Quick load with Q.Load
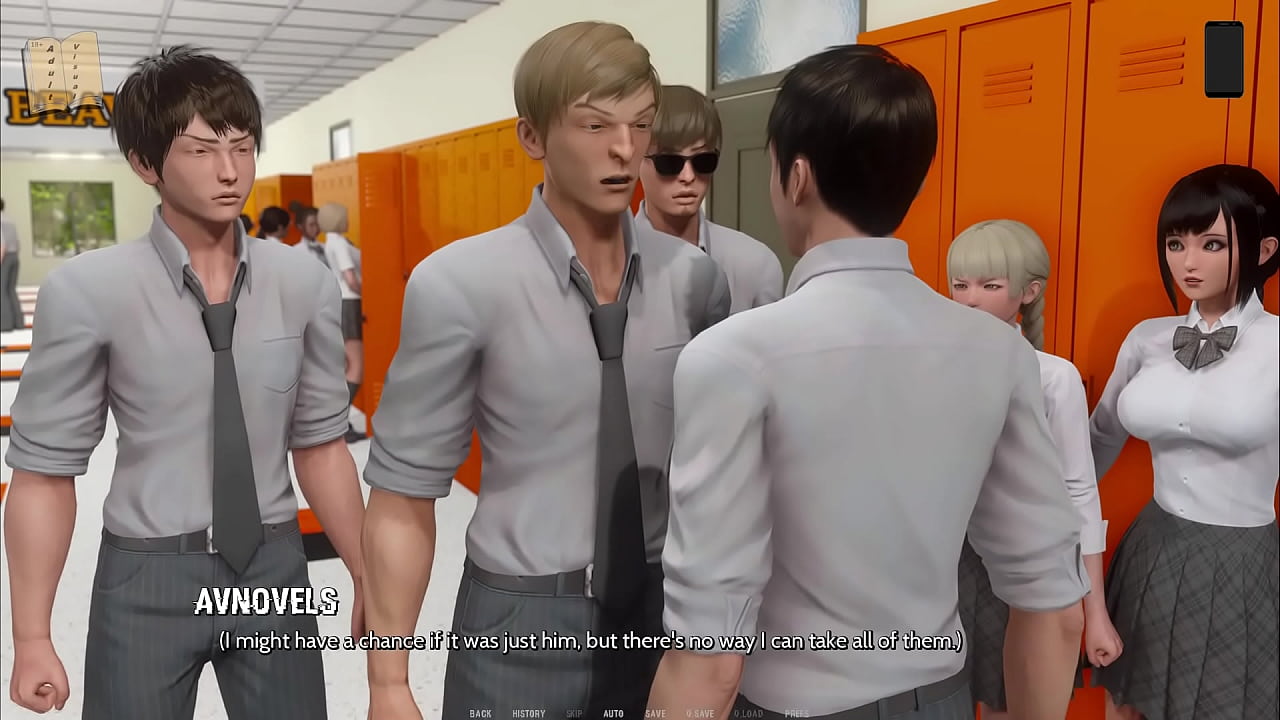The image size is (1280, 720). click(x=748, y=714)
